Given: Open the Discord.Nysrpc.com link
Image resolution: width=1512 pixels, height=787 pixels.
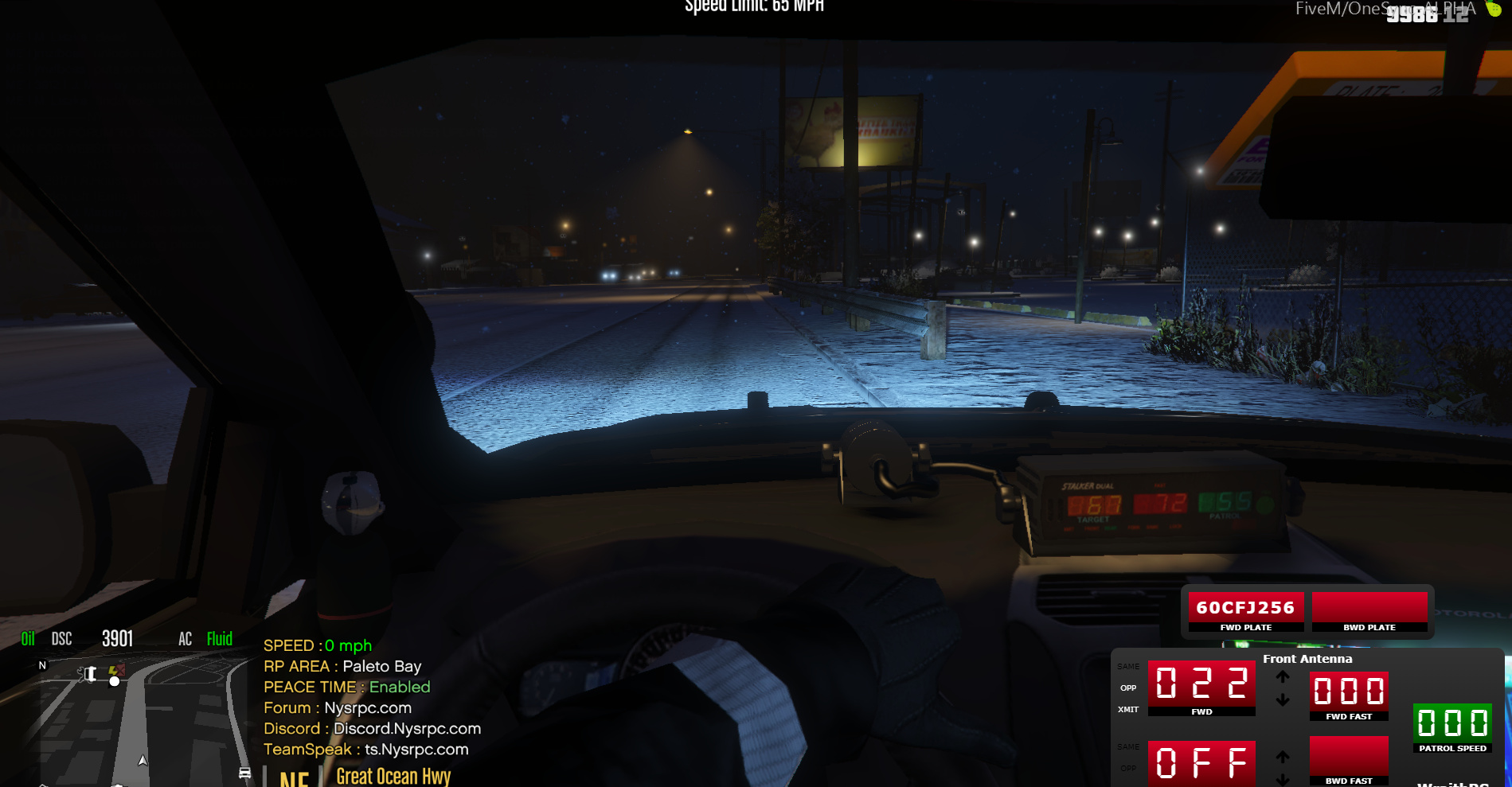Looking at the screenshot, I should click(407, 728).
